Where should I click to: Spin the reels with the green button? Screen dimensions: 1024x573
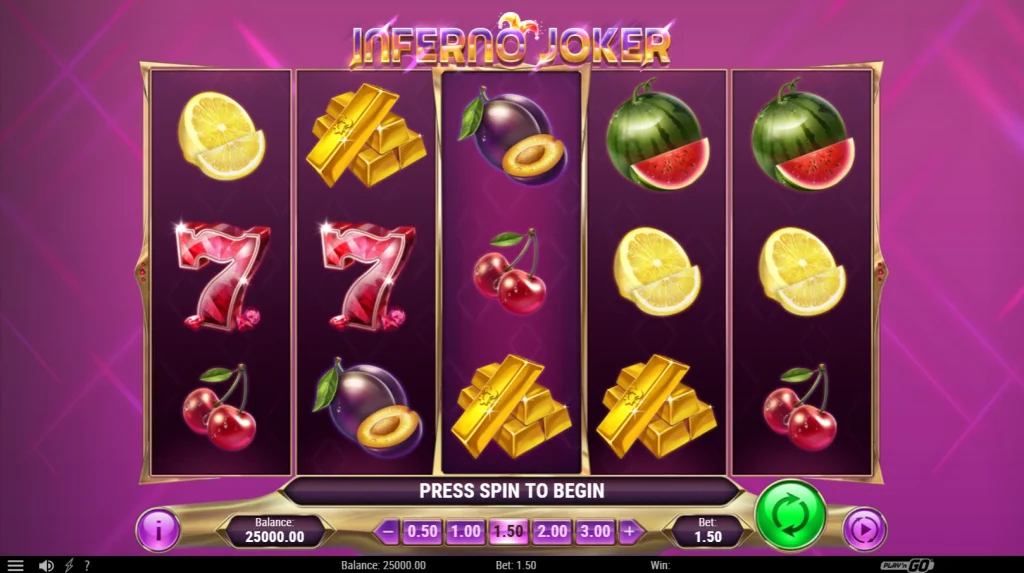point(790,515)
